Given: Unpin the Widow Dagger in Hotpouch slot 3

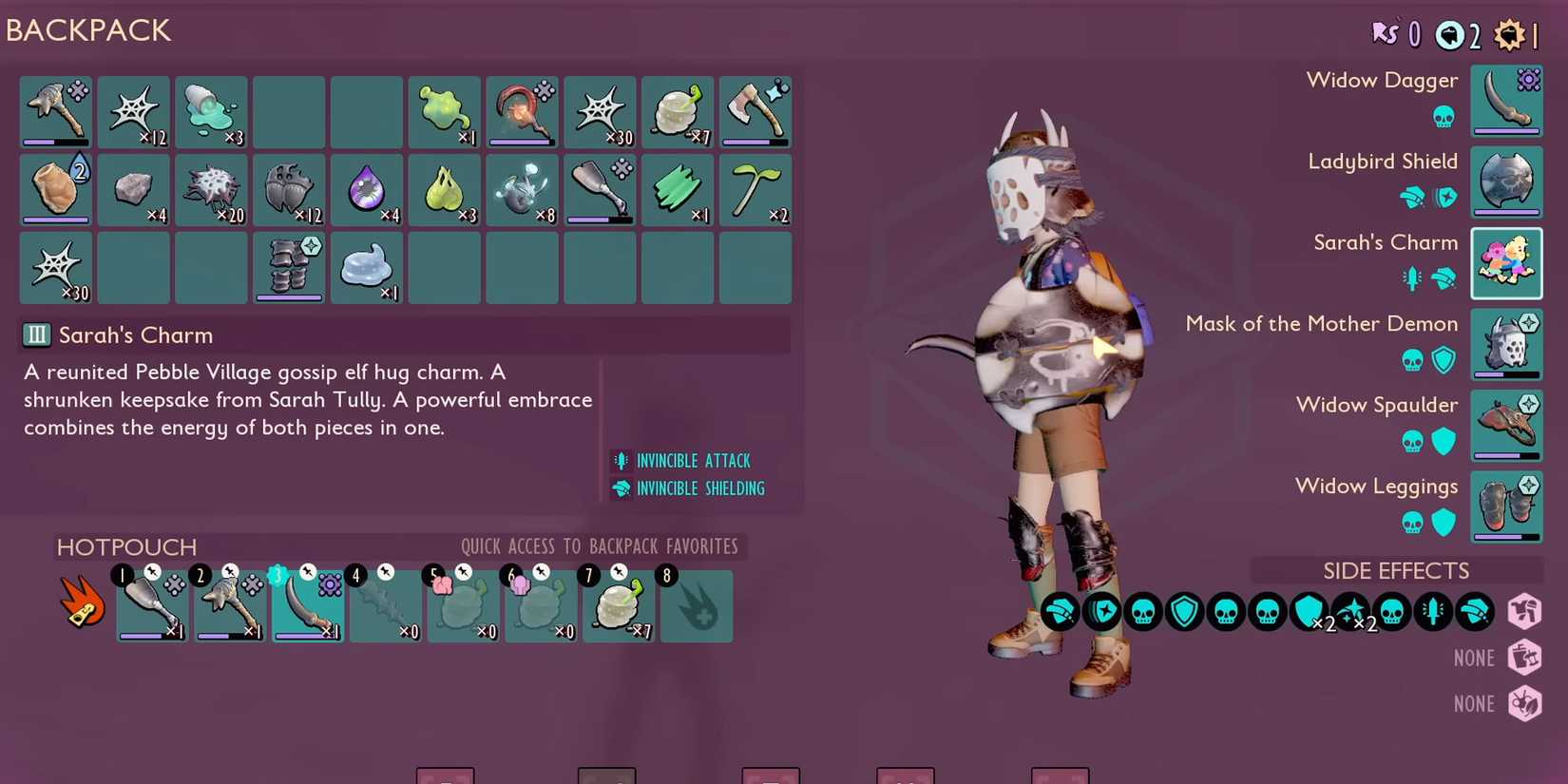Looking at the screenshot, I should tap(306, 571).
